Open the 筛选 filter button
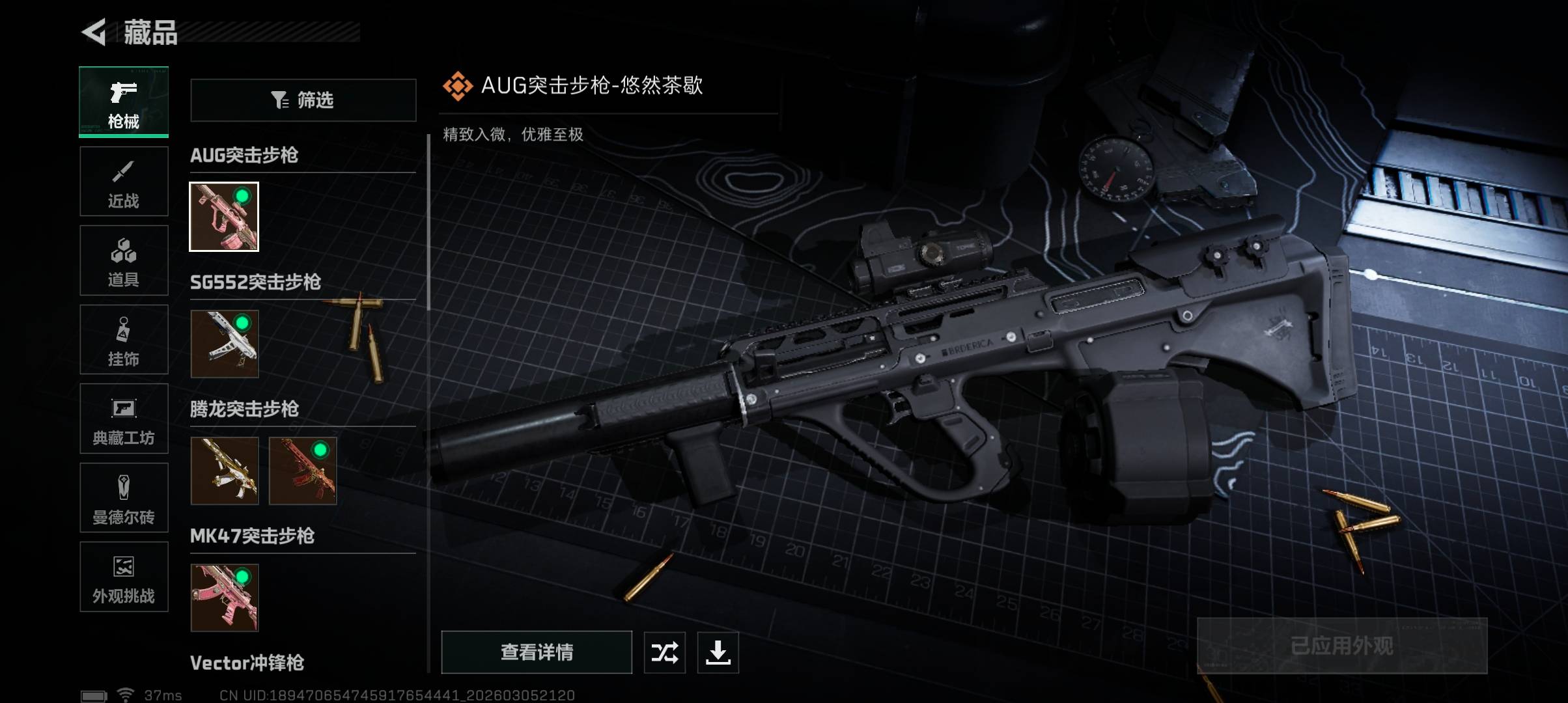This screenshot has height=703, width=1568. [303, 100]
